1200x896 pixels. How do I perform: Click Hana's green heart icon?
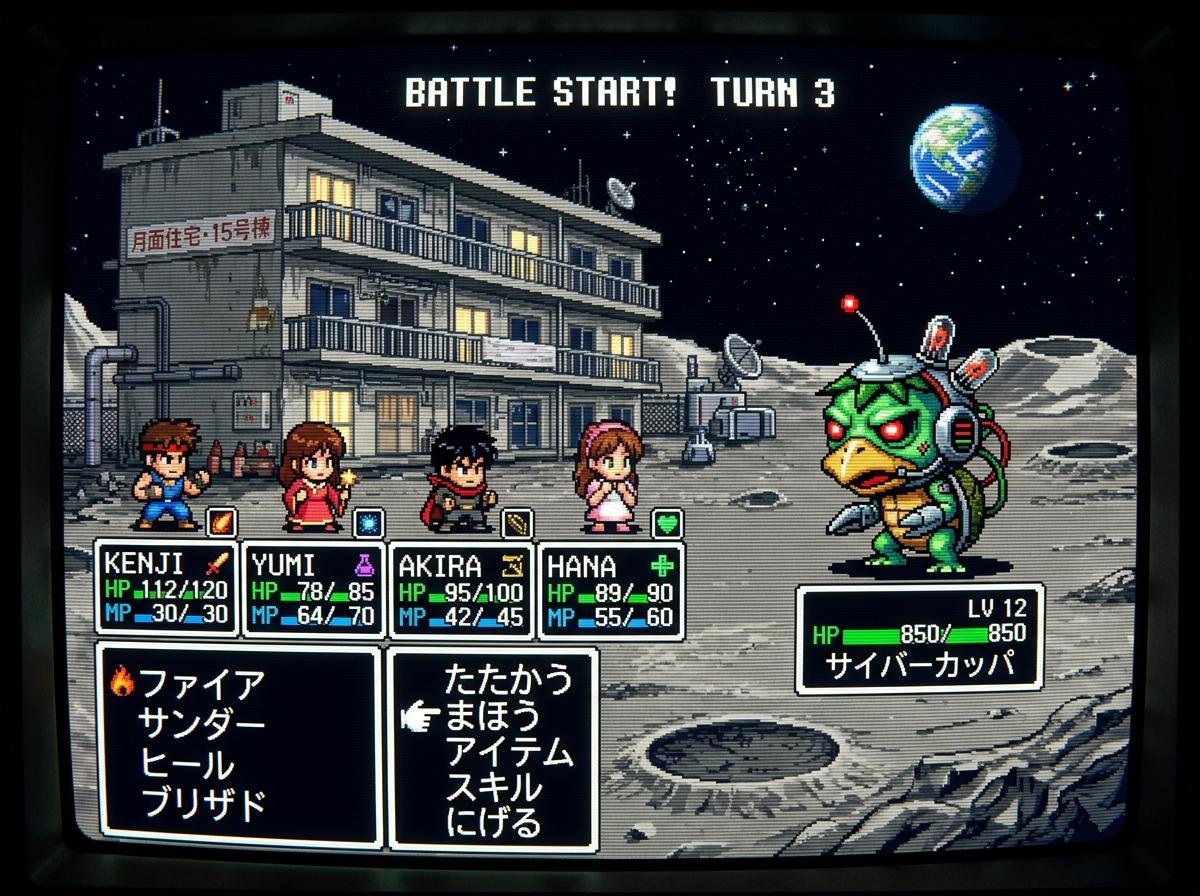coord(667,523)
